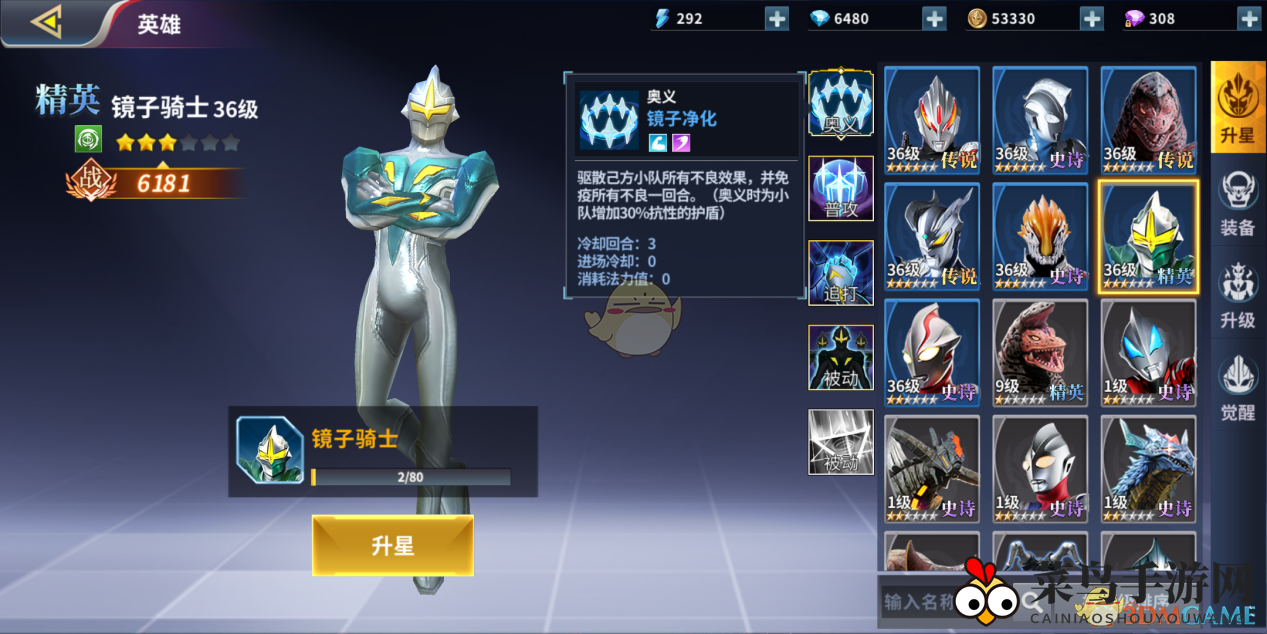Go back using the yellow arrow button

(47, 22)
